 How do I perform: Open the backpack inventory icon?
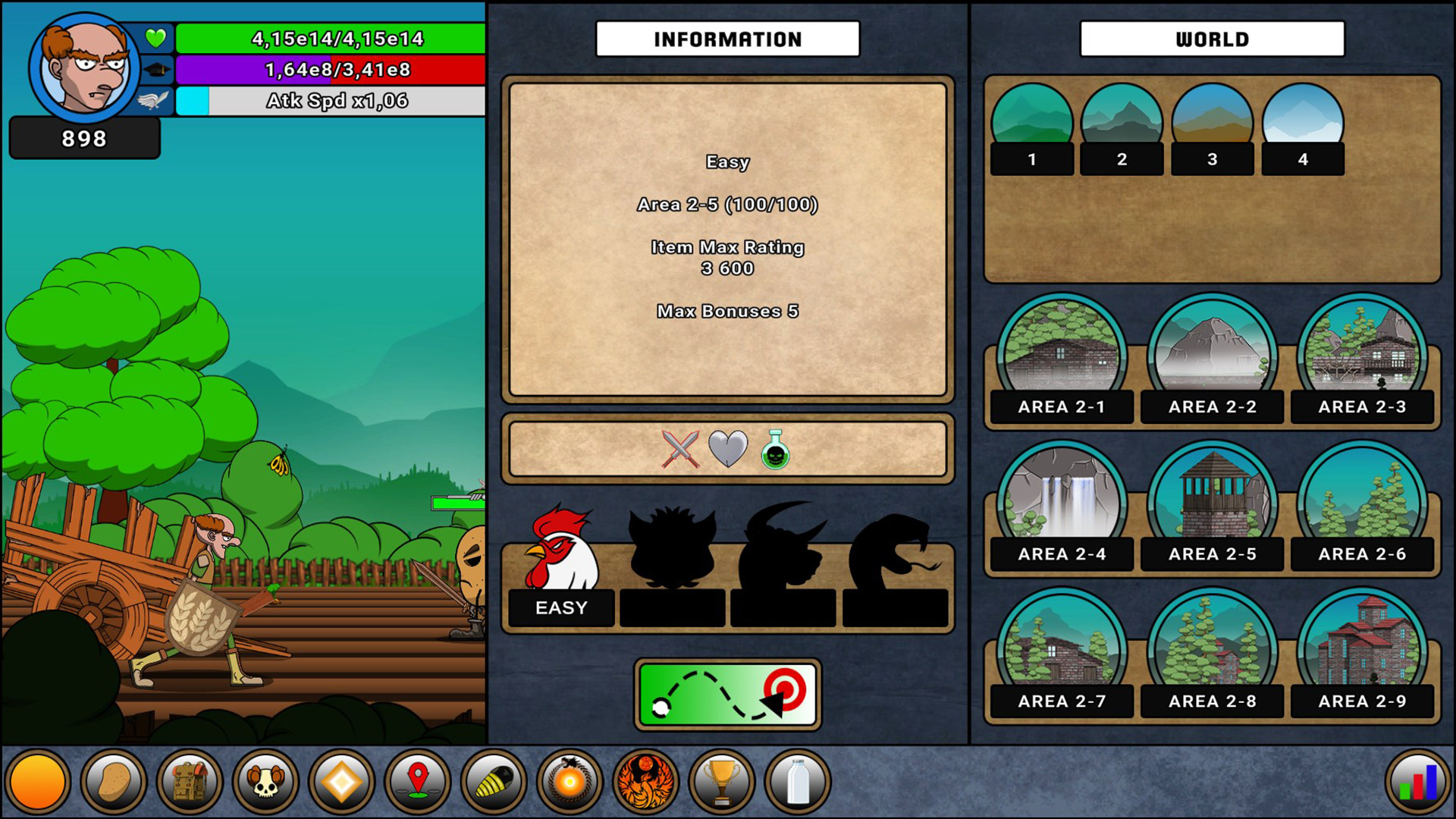(188, 781)
